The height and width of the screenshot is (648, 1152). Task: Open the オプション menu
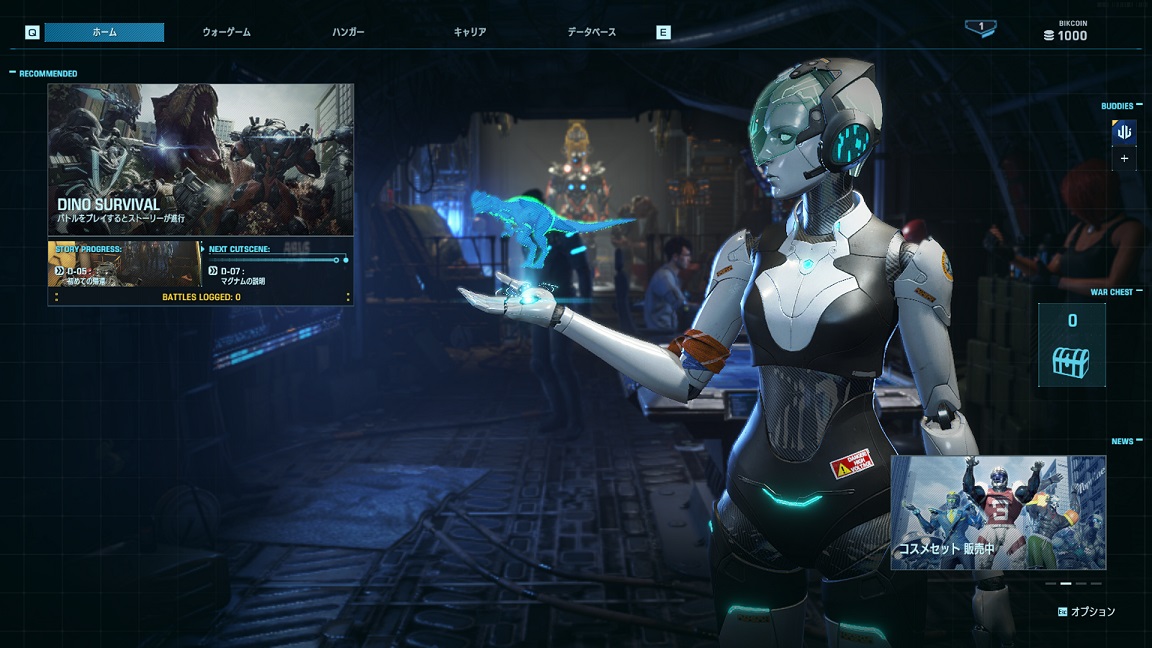[x=1086, y=611]
